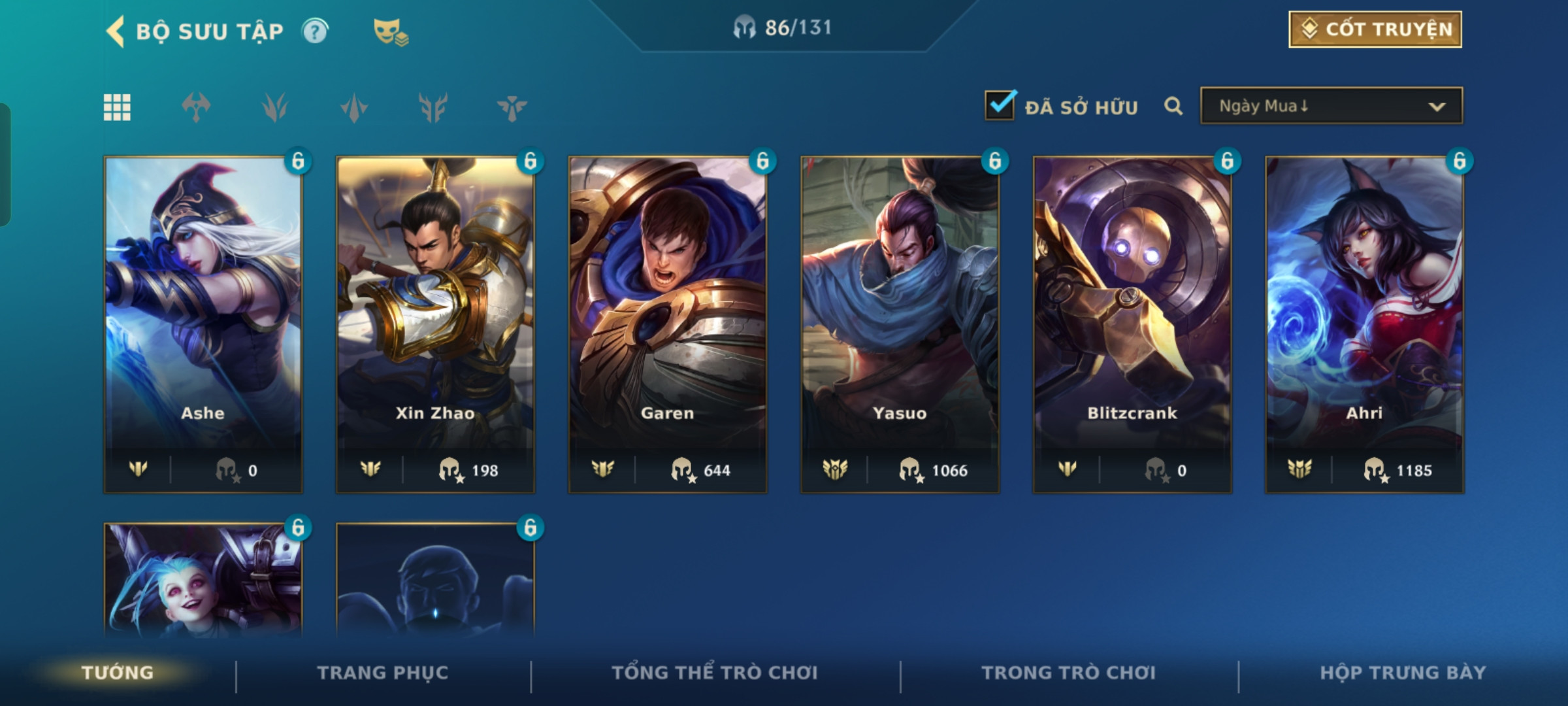
Task: Show all champions with the grid filter
Action: [x=117, y=107]
